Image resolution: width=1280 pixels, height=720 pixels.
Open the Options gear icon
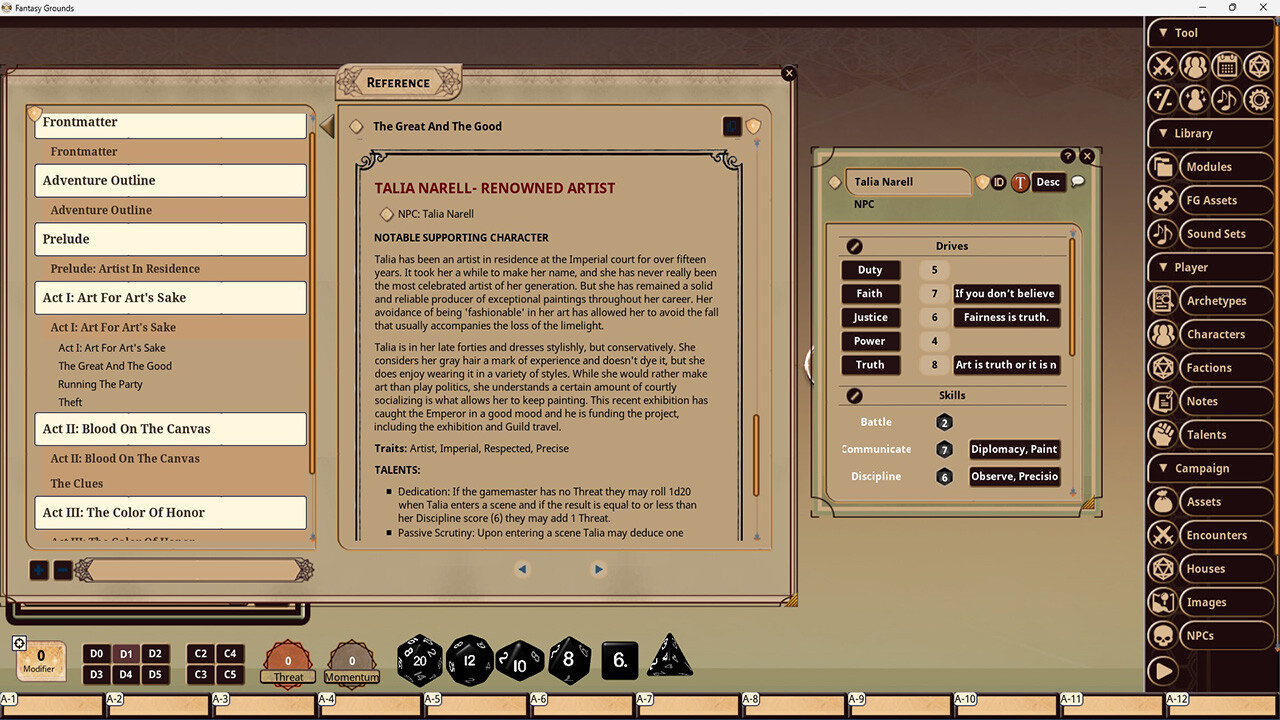pyautogui.click(x=1258, y=99)
